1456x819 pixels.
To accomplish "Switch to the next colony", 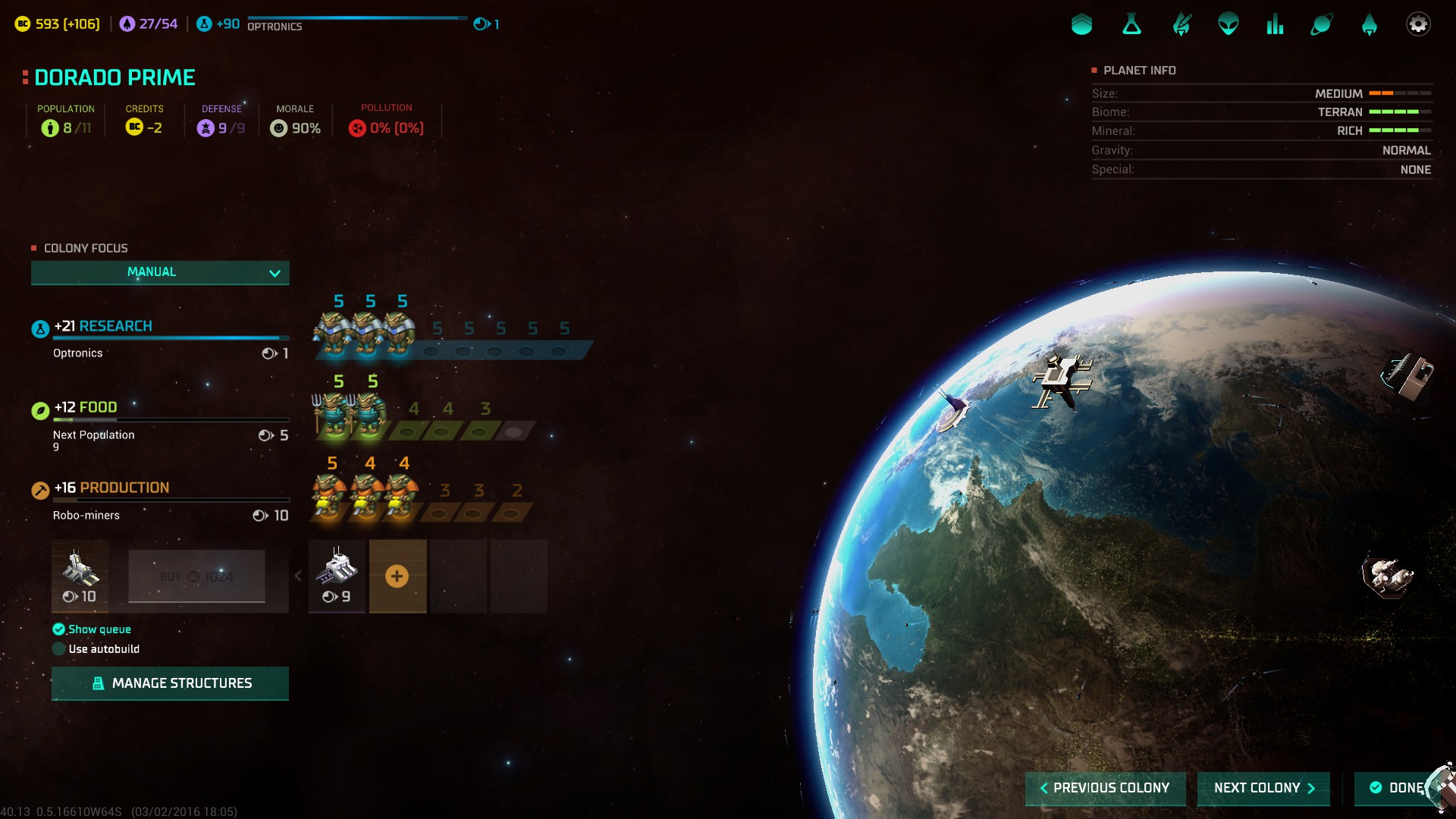I will click(1263, 788).
